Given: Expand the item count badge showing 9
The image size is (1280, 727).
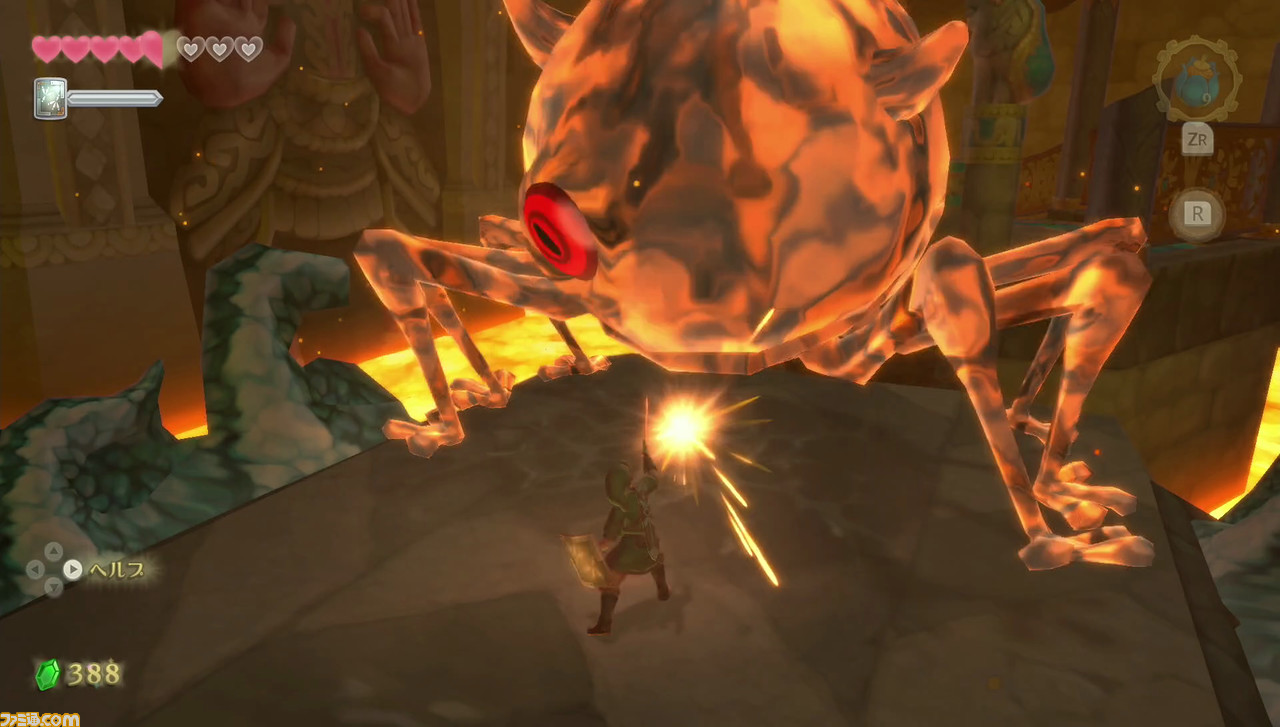Looking at the screenshot, I should pos(1206,98).
